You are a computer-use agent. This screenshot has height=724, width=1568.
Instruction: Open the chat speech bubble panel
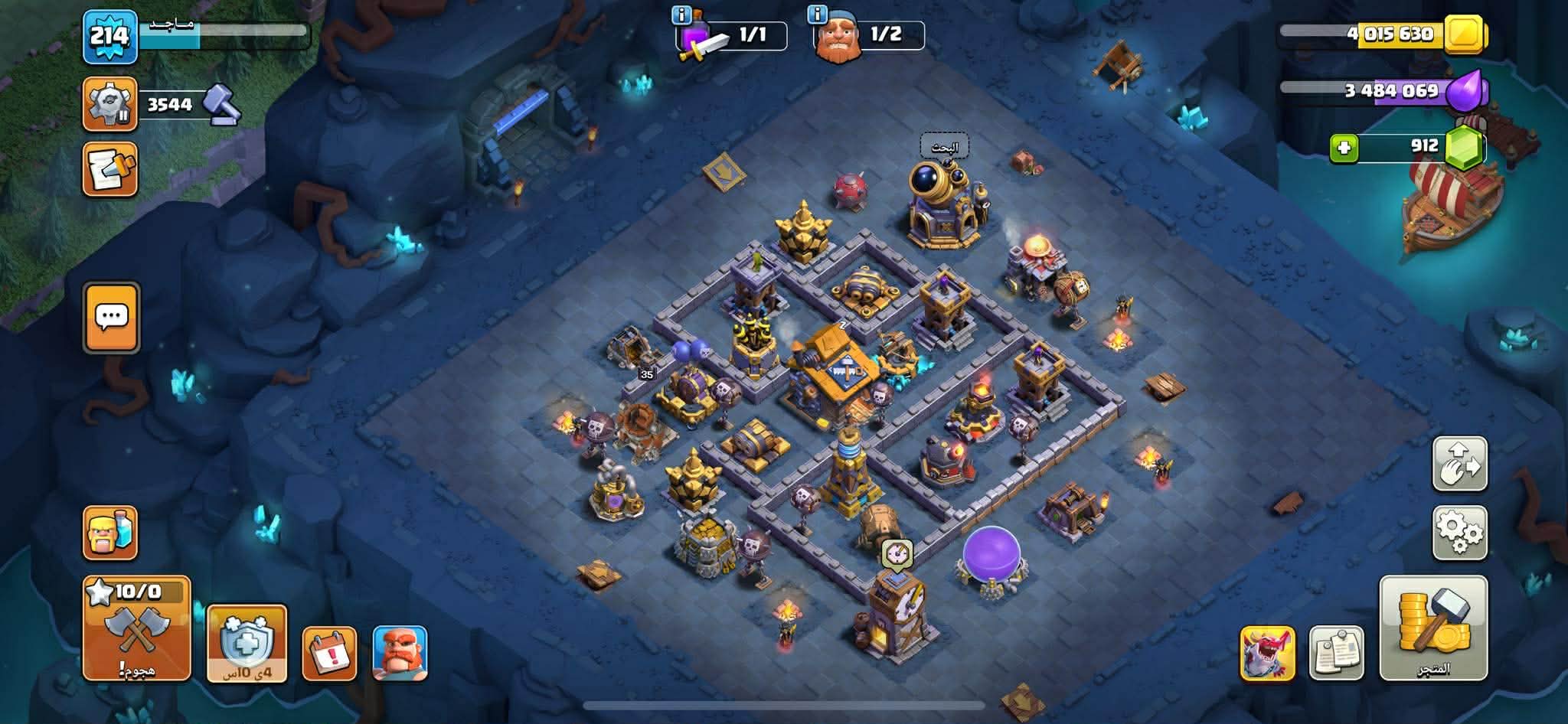point(112,318)
